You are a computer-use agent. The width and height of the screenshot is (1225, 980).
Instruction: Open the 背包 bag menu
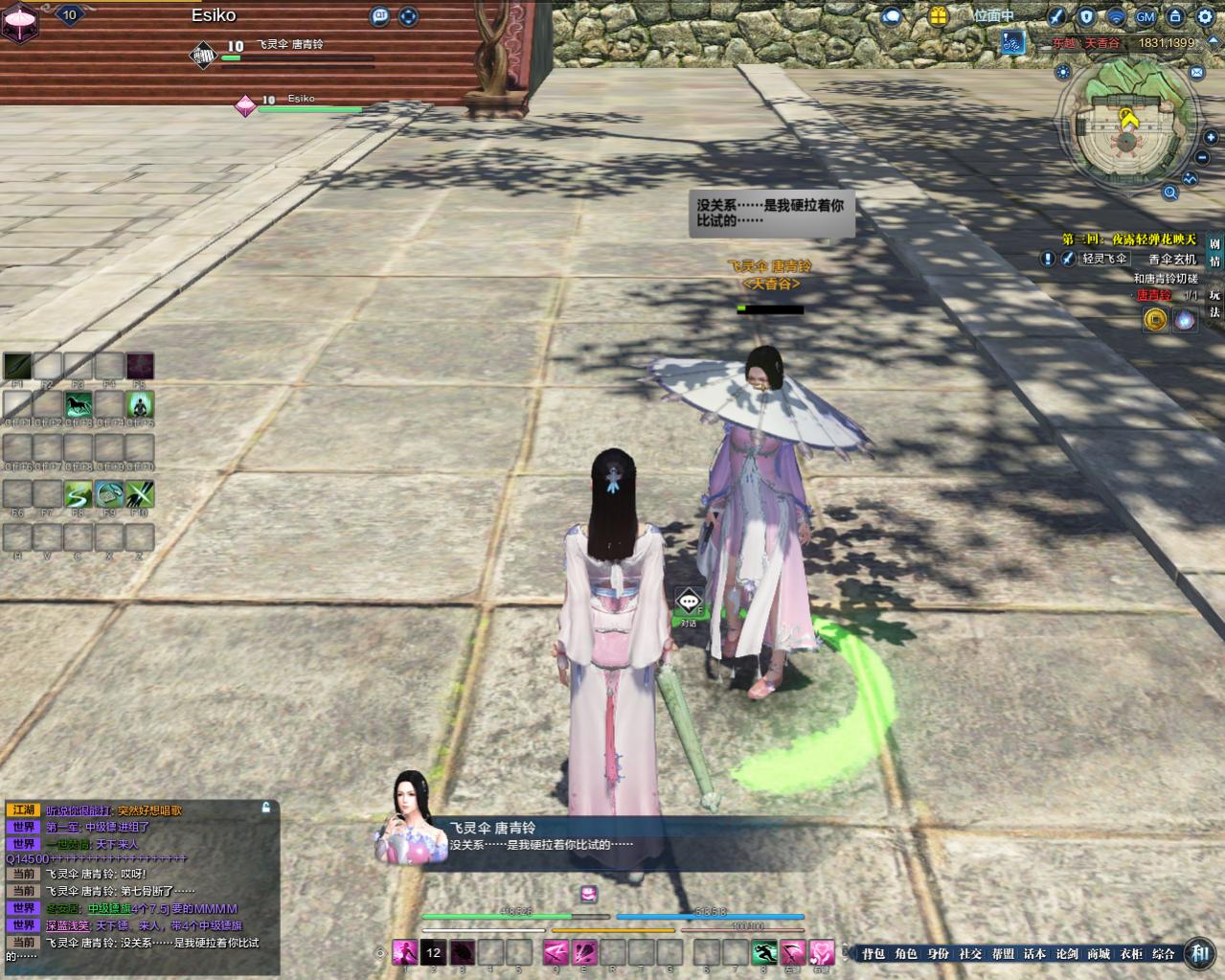(873, 953)
